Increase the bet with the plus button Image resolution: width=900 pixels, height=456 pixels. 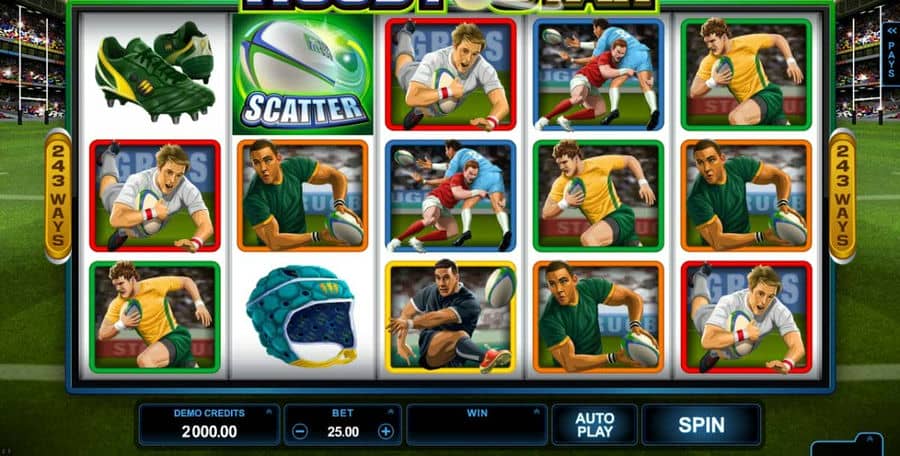point(386,432)
